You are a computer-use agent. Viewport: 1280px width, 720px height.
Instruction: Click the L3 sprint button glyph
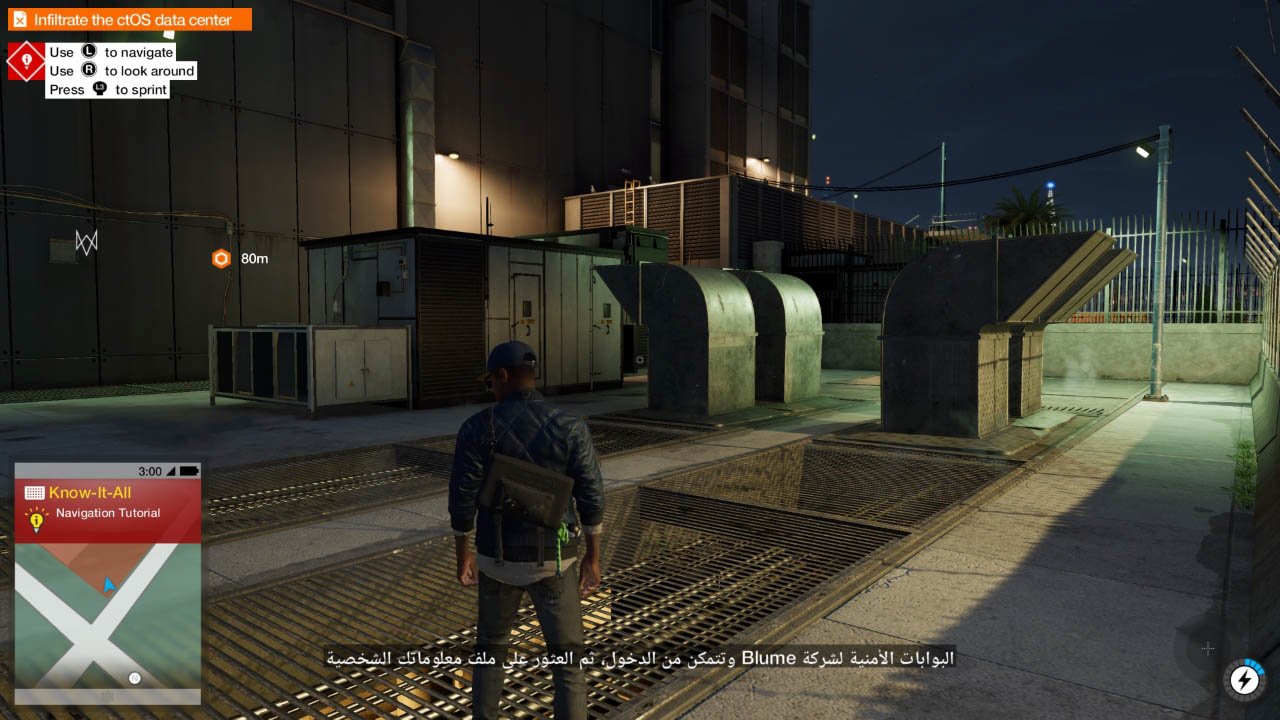(x=101, y=89)
